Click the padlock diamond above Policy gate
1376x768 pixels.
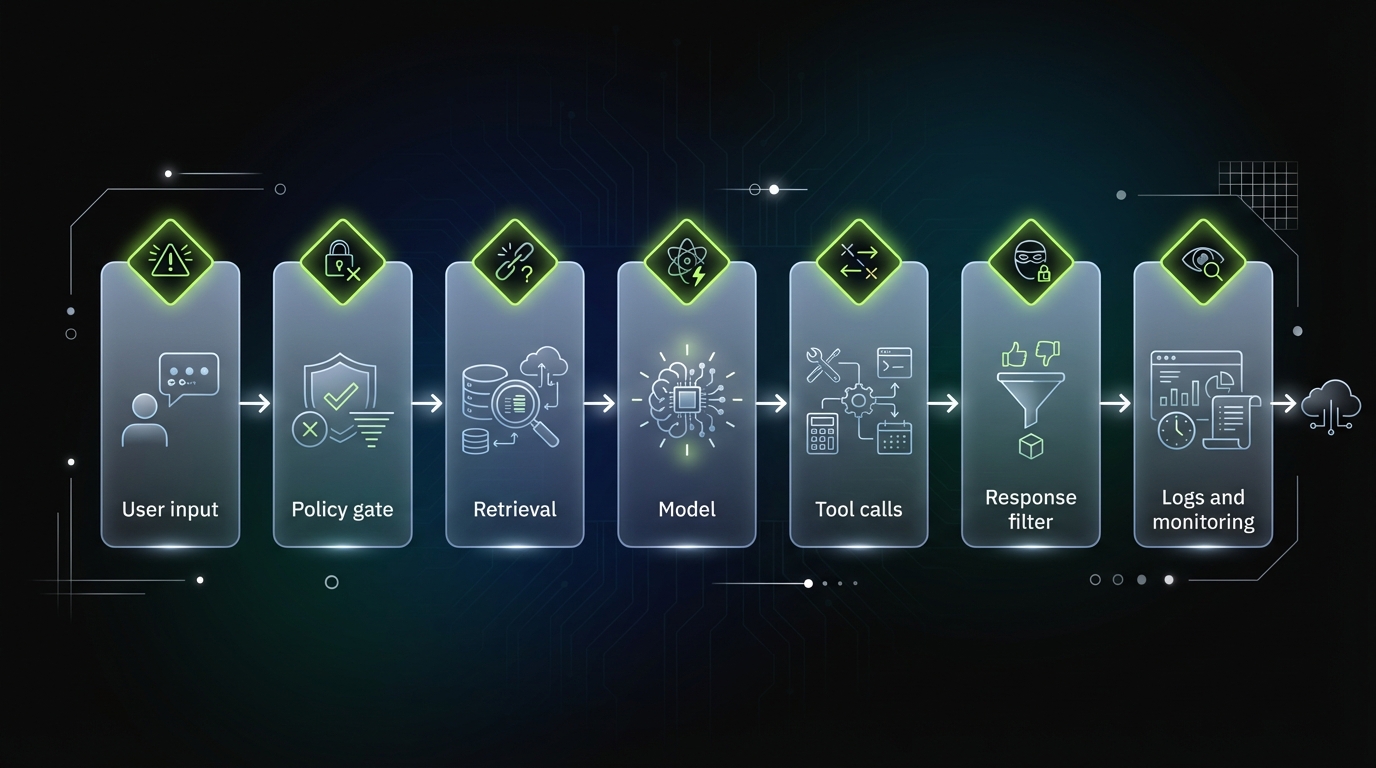coord(342,262)
